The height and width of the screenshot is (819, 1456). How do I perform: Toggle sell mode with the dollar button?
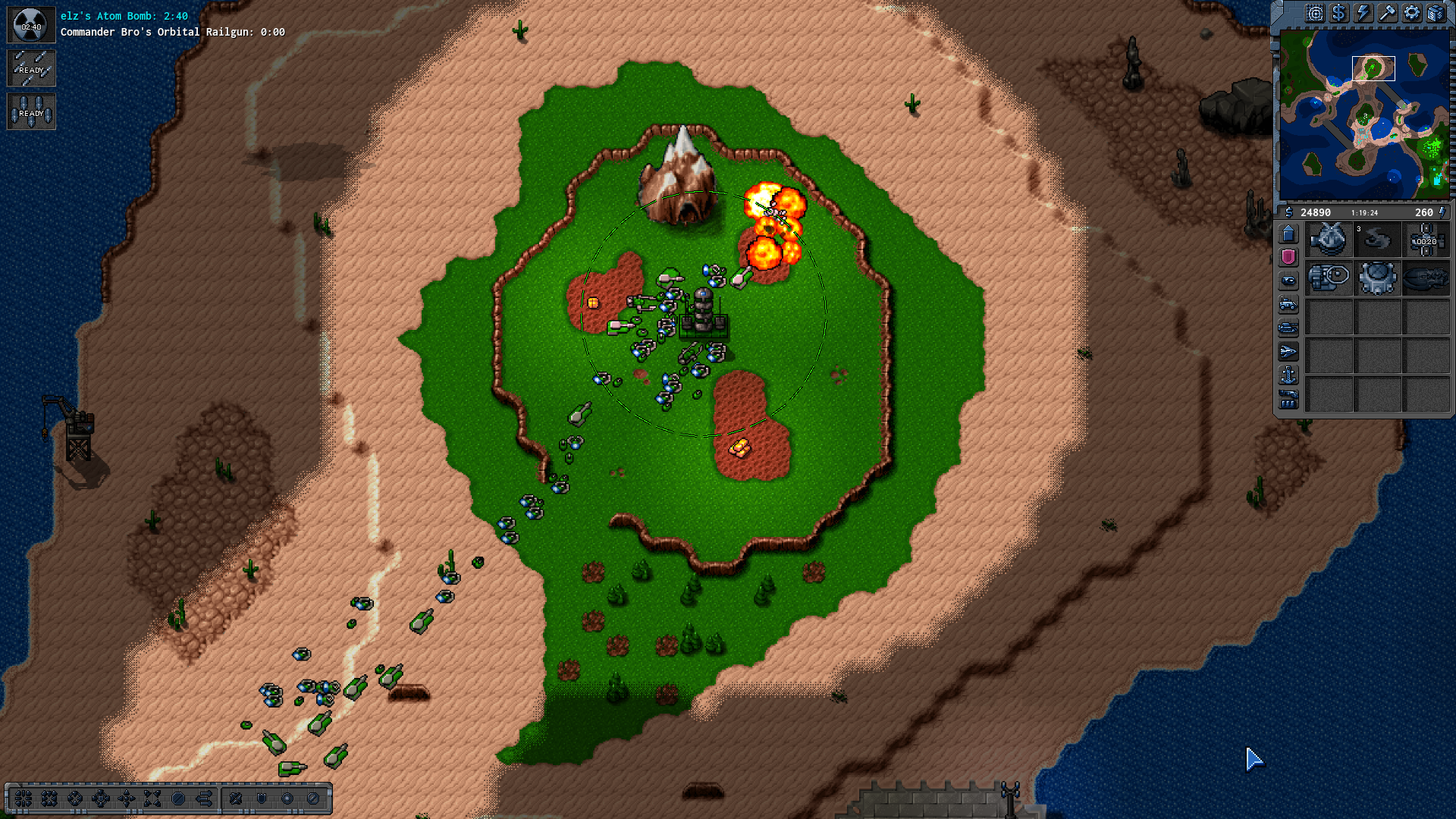[1338, 13]
